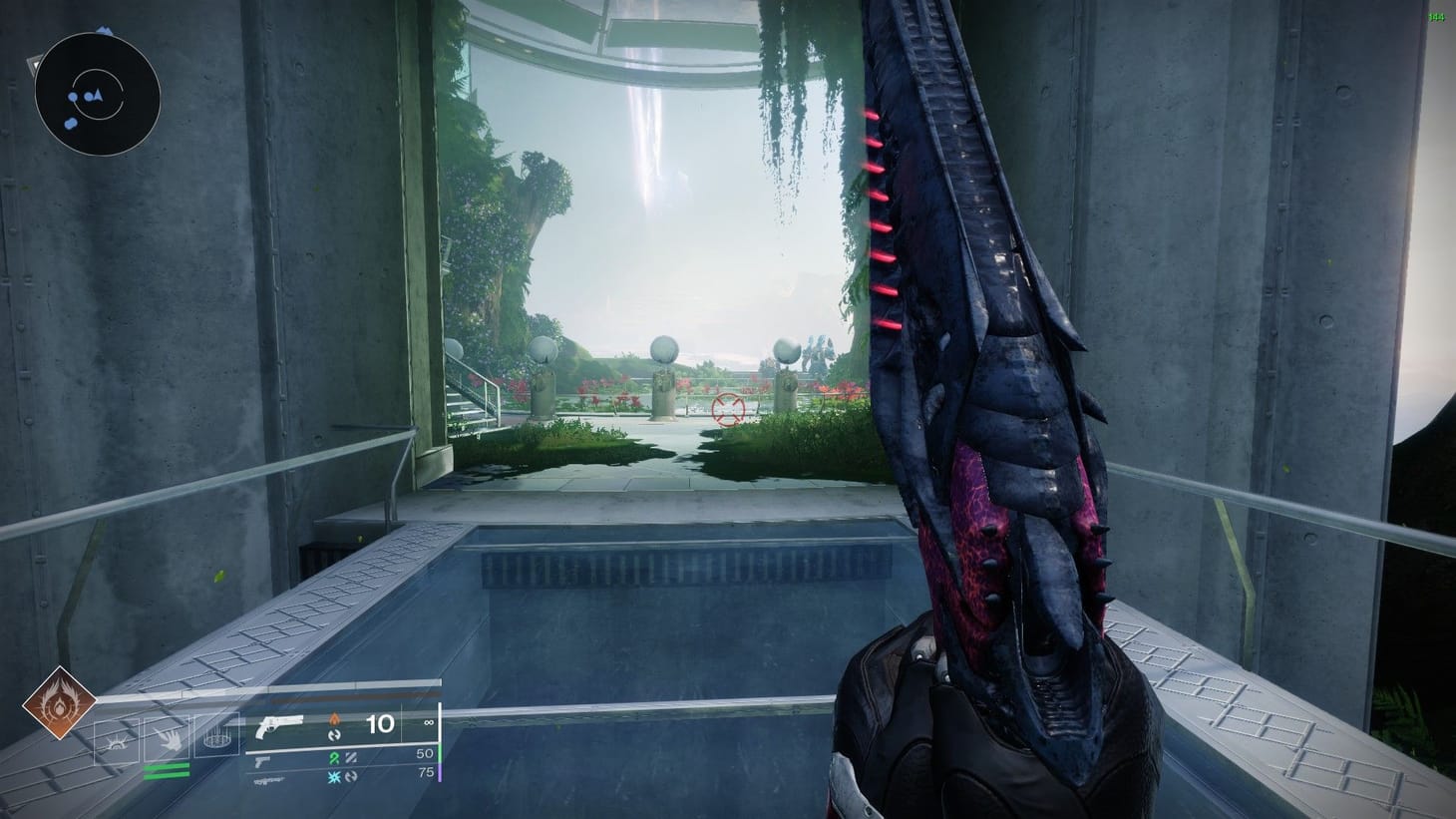This screenshot has height=819, width=1456.
Task: Click the hand cannon ammo count 10
Action: point(381,723)
